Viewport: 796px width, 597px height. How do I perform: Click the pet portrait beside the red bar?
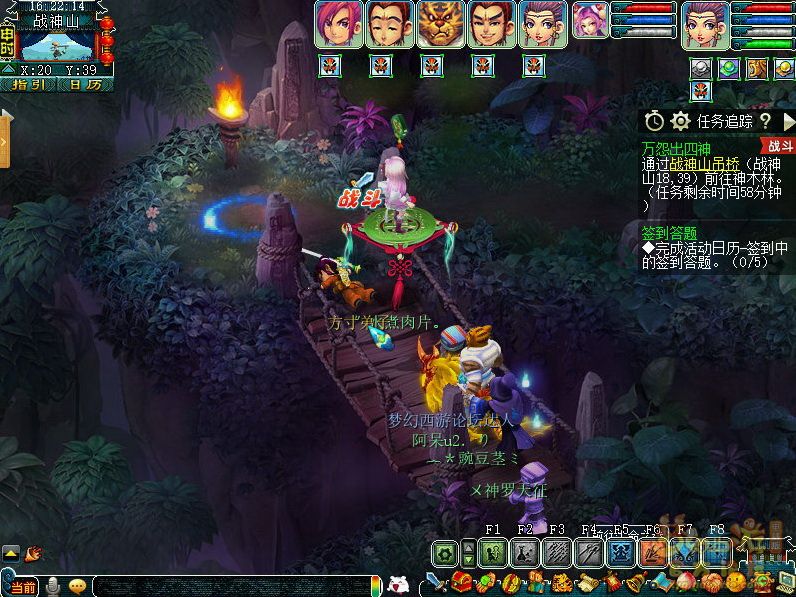point(590,20)
